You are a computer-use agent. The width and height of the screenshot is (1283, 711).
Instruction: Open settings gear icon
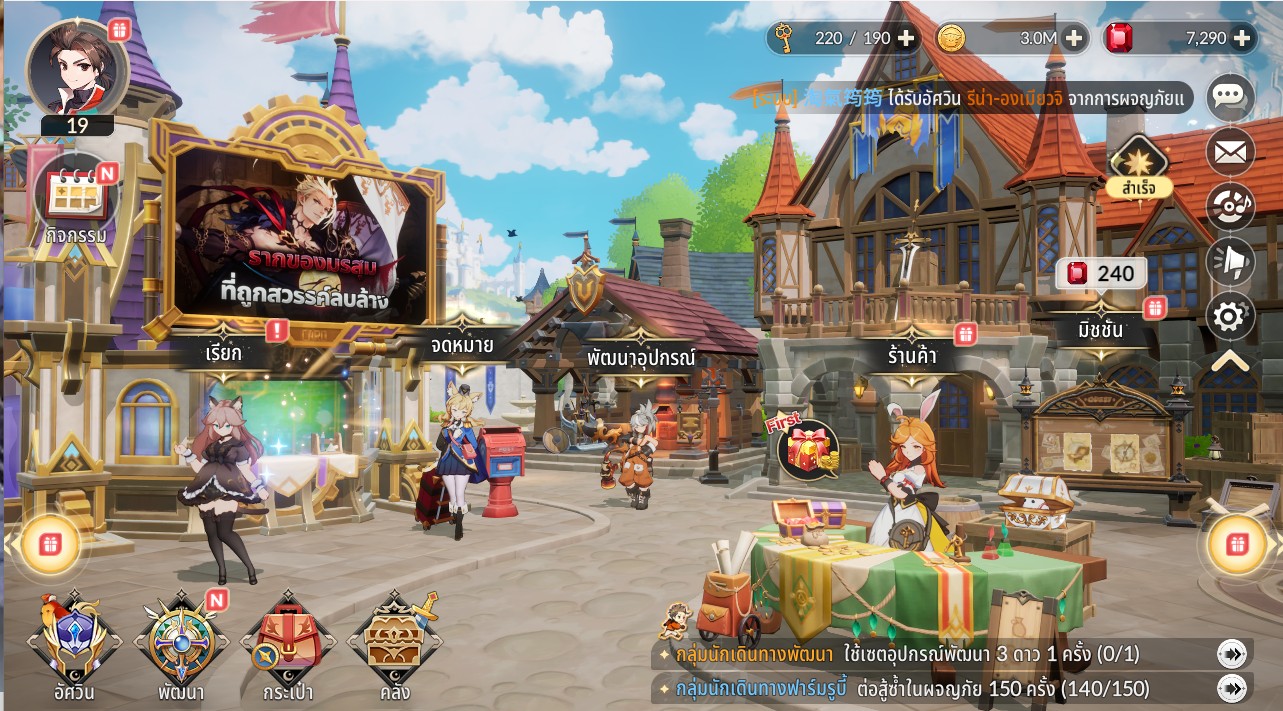point(1229,317)
